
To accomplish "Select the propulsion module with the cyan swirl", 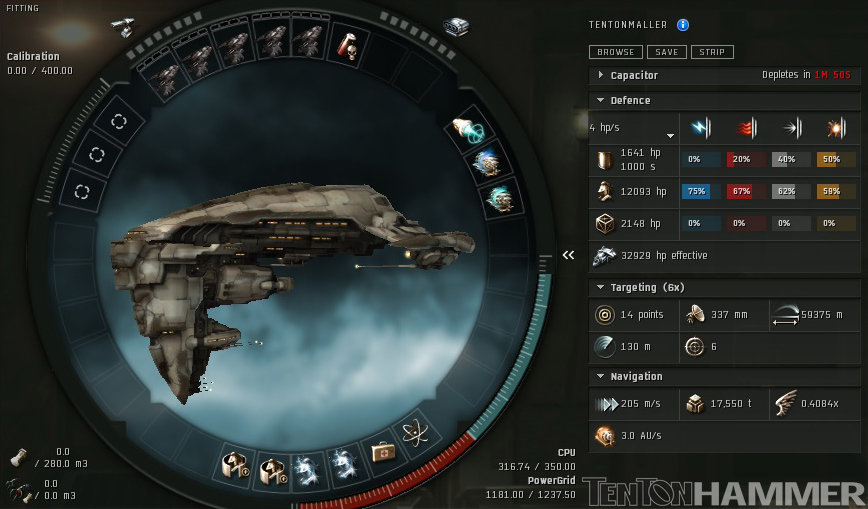I will (468, 130).
